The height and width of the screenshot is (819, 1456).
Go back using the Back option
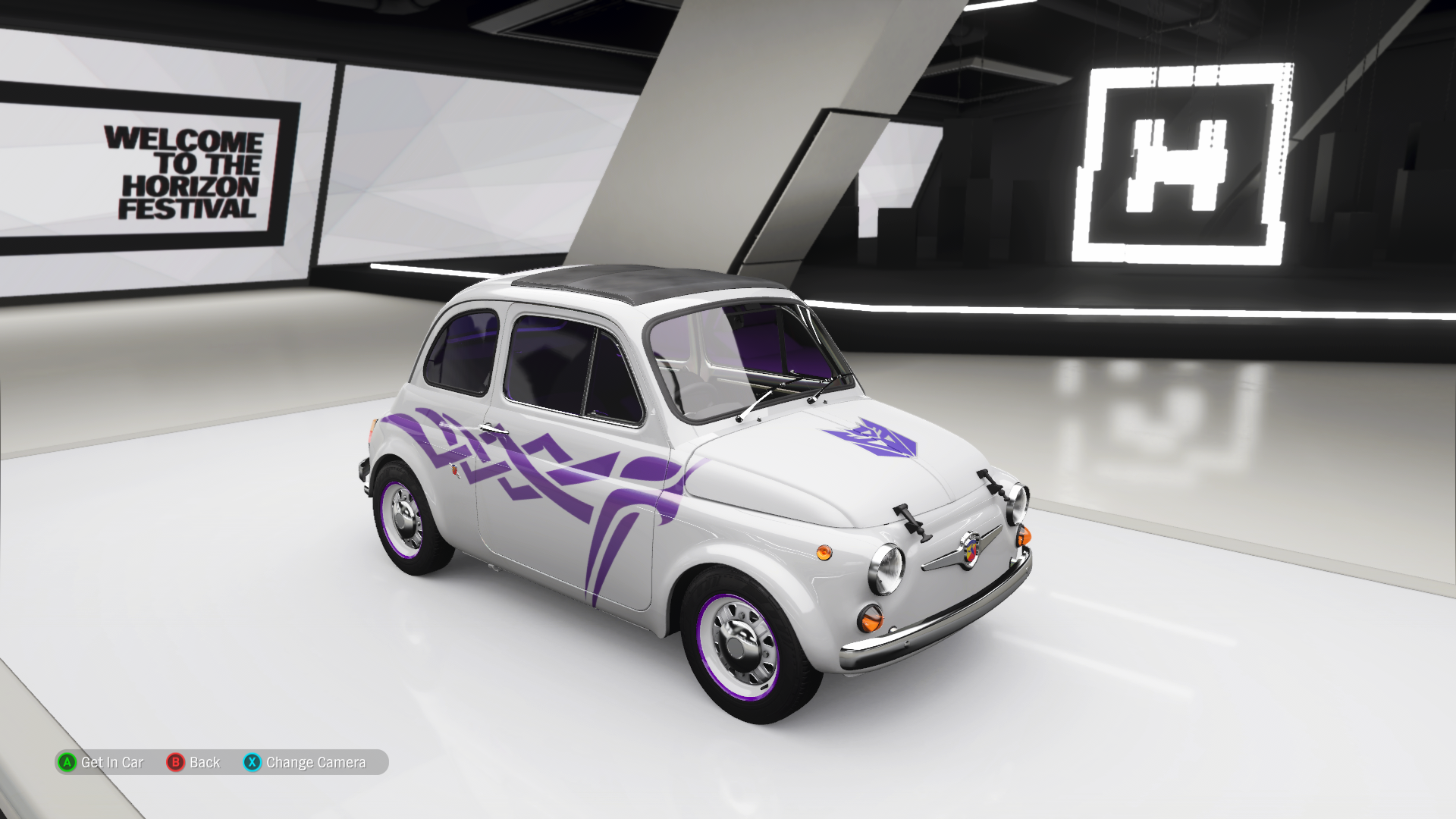[194, 762]
